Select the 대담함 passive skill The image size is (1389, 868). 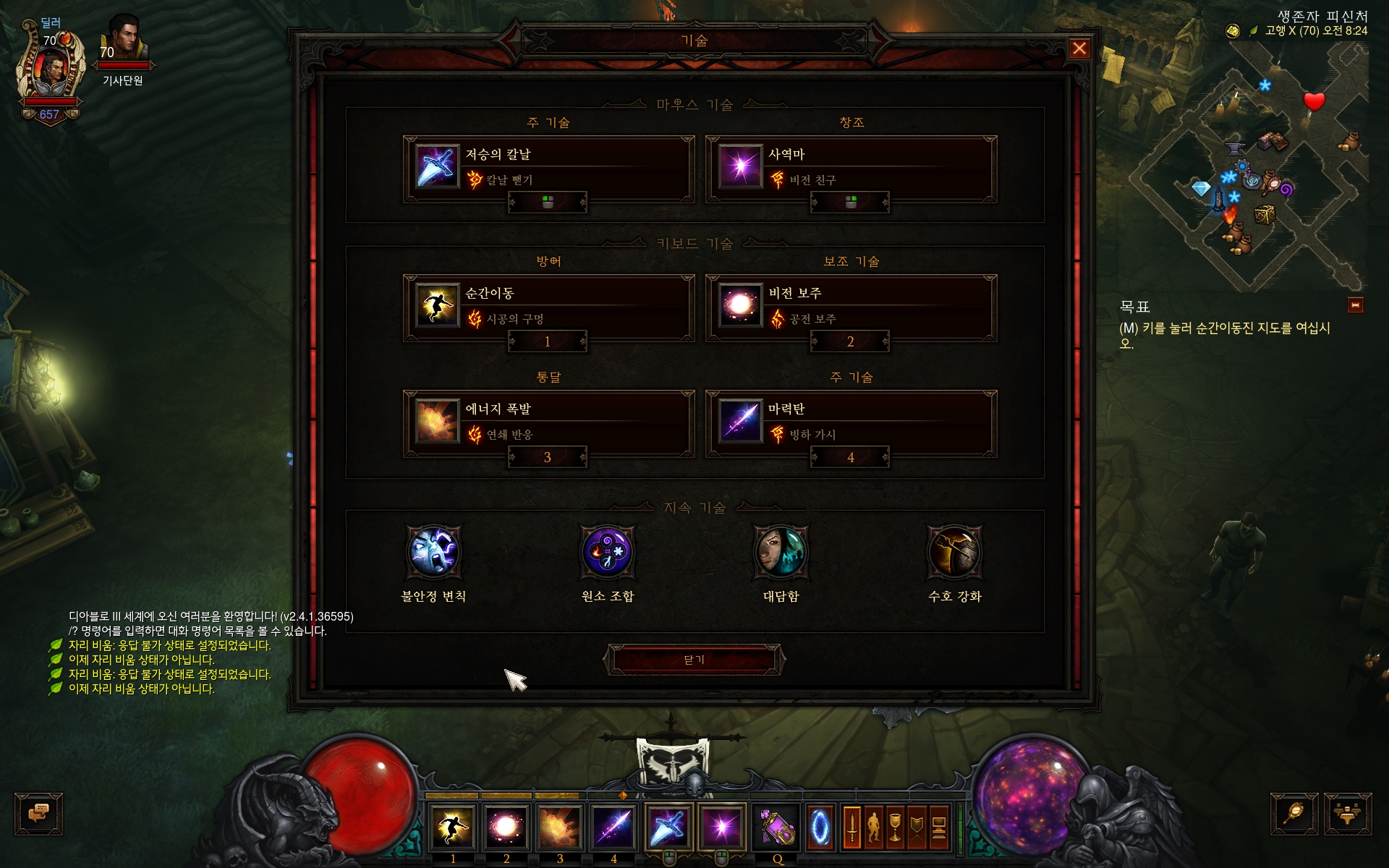click(781, 553)
